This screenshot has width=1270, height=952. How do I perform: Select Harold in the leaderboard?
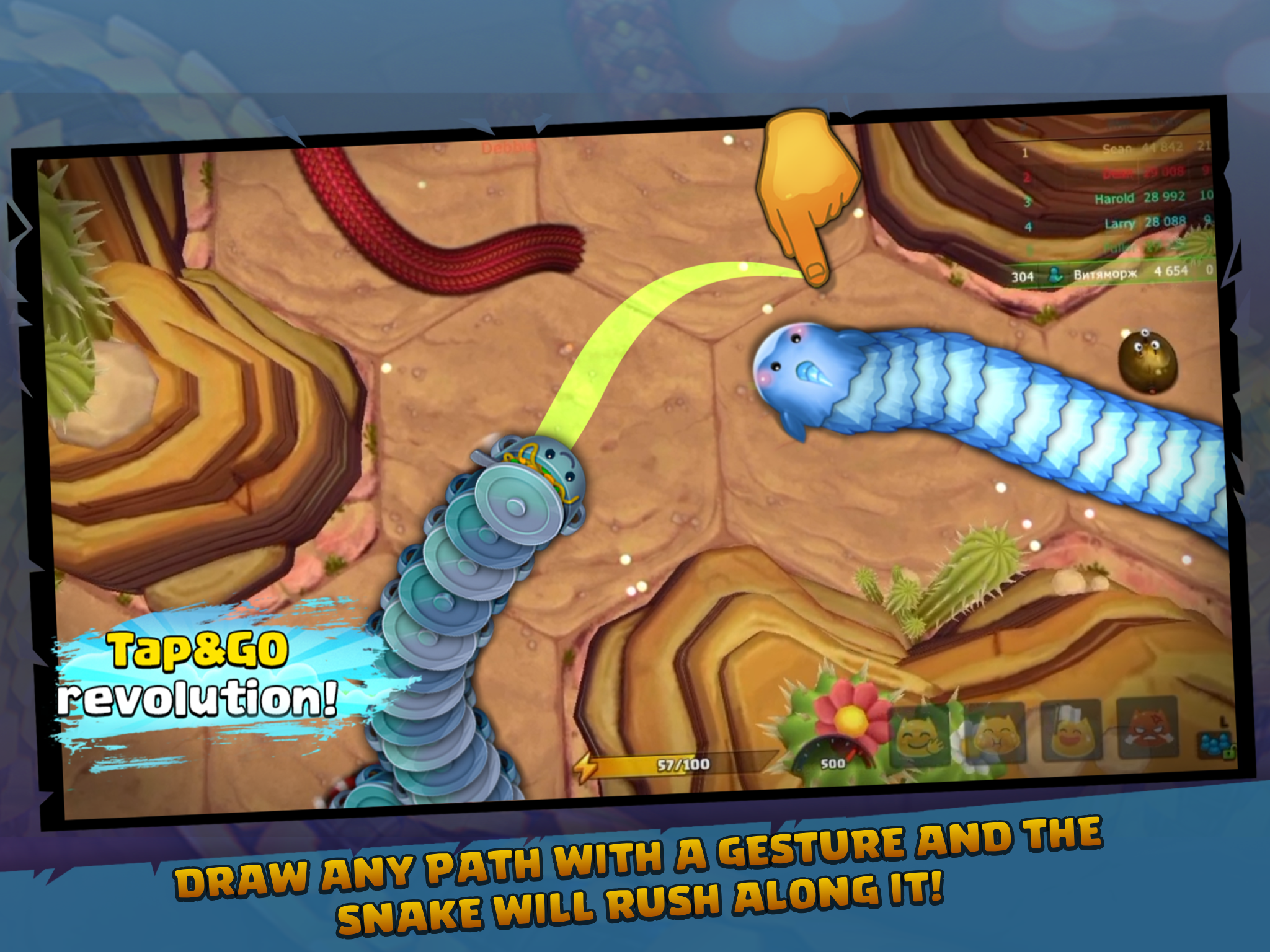click(1114, 198)
